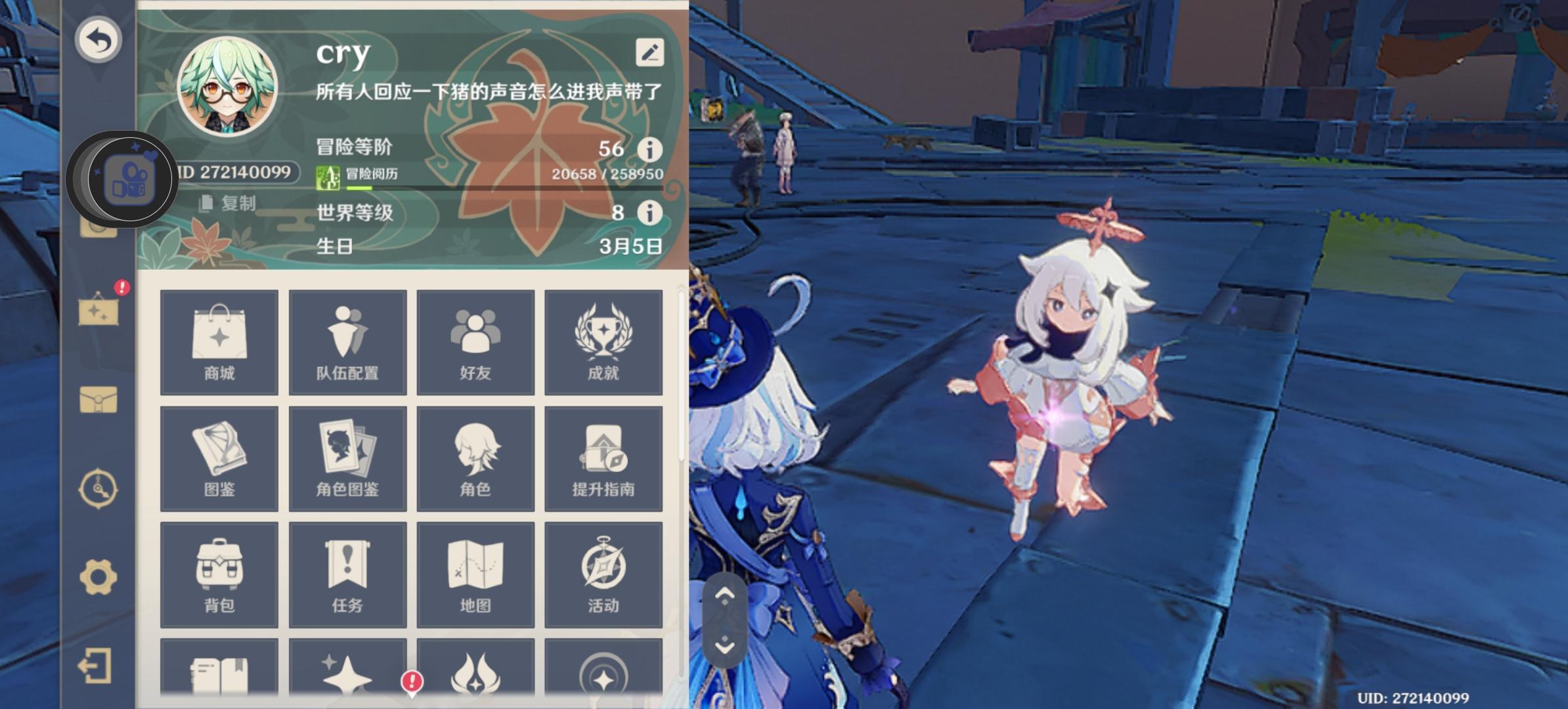Screen dimensions: 1568x709
Task: Open the 图鉴 archive page
Action: [219, 458]
